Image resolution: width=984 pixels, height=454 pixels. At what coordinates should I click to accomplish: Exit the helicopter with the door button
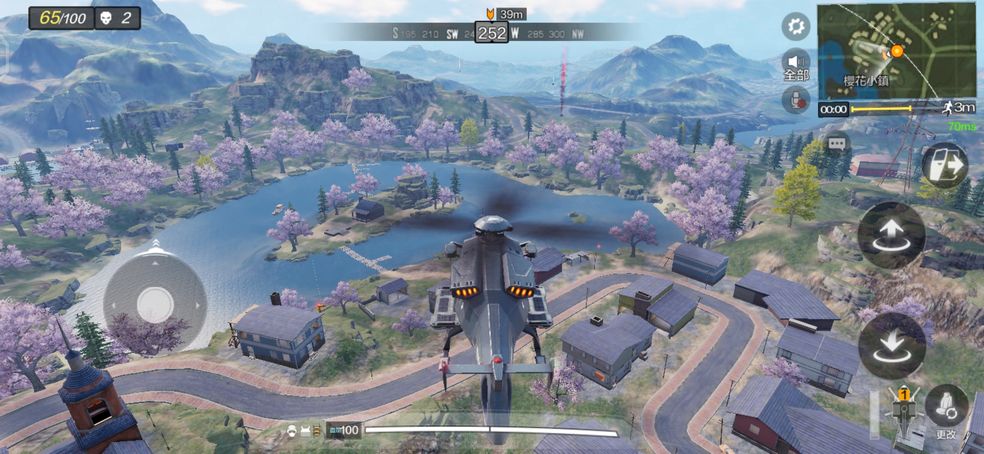pyautogui.click(x=943, y=166)
